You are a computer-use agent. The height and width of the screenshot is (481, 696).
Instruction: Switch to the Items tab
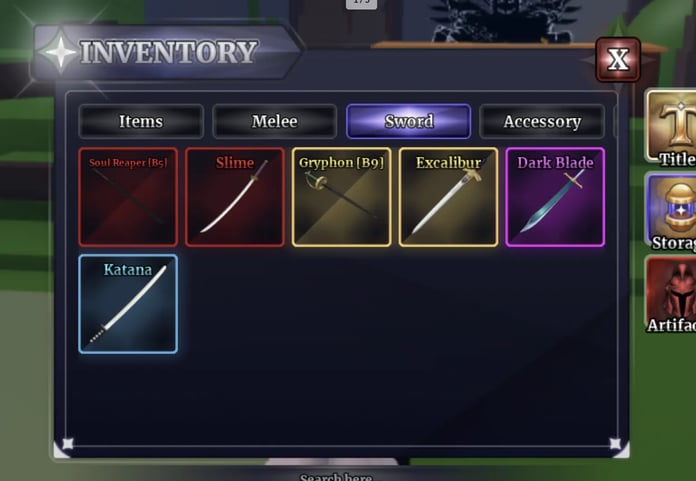tap(141, 122)
